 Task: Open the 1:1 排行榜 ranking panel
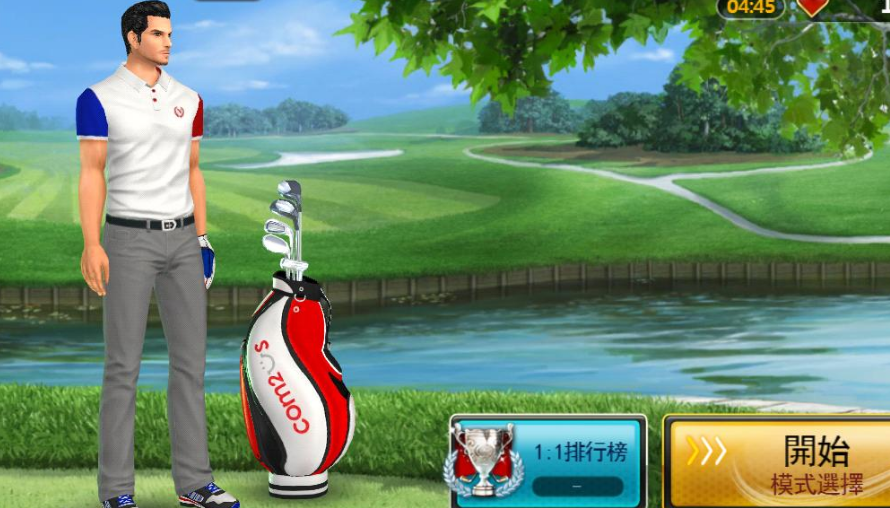tap(548, 462)
